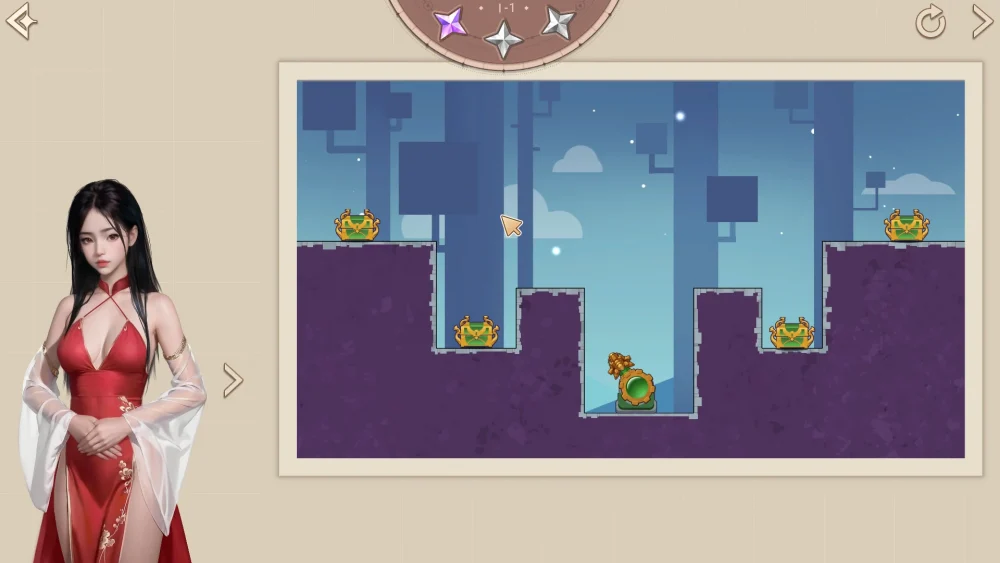The image size is (1000, 563).
Task: Click the small arrow beside the character portrait
Action: click(232, 380)
